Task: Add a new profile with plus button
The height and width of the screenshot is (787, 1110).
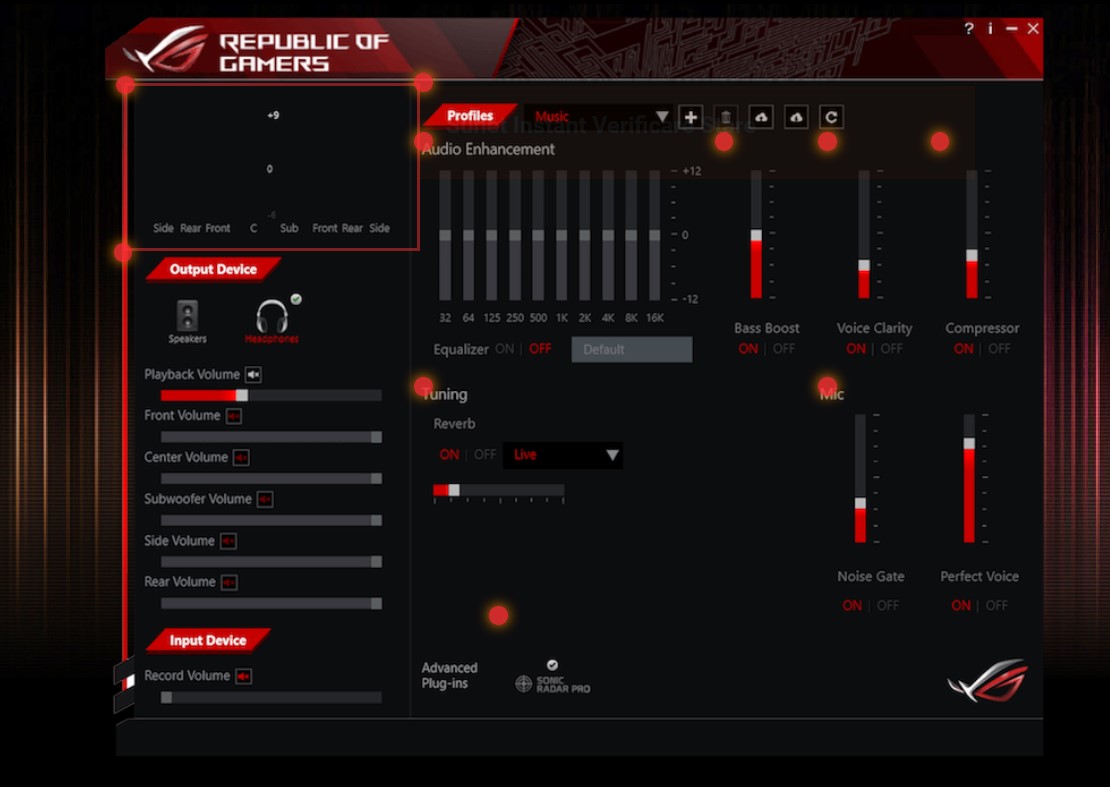Action: [x=690, y=117]
